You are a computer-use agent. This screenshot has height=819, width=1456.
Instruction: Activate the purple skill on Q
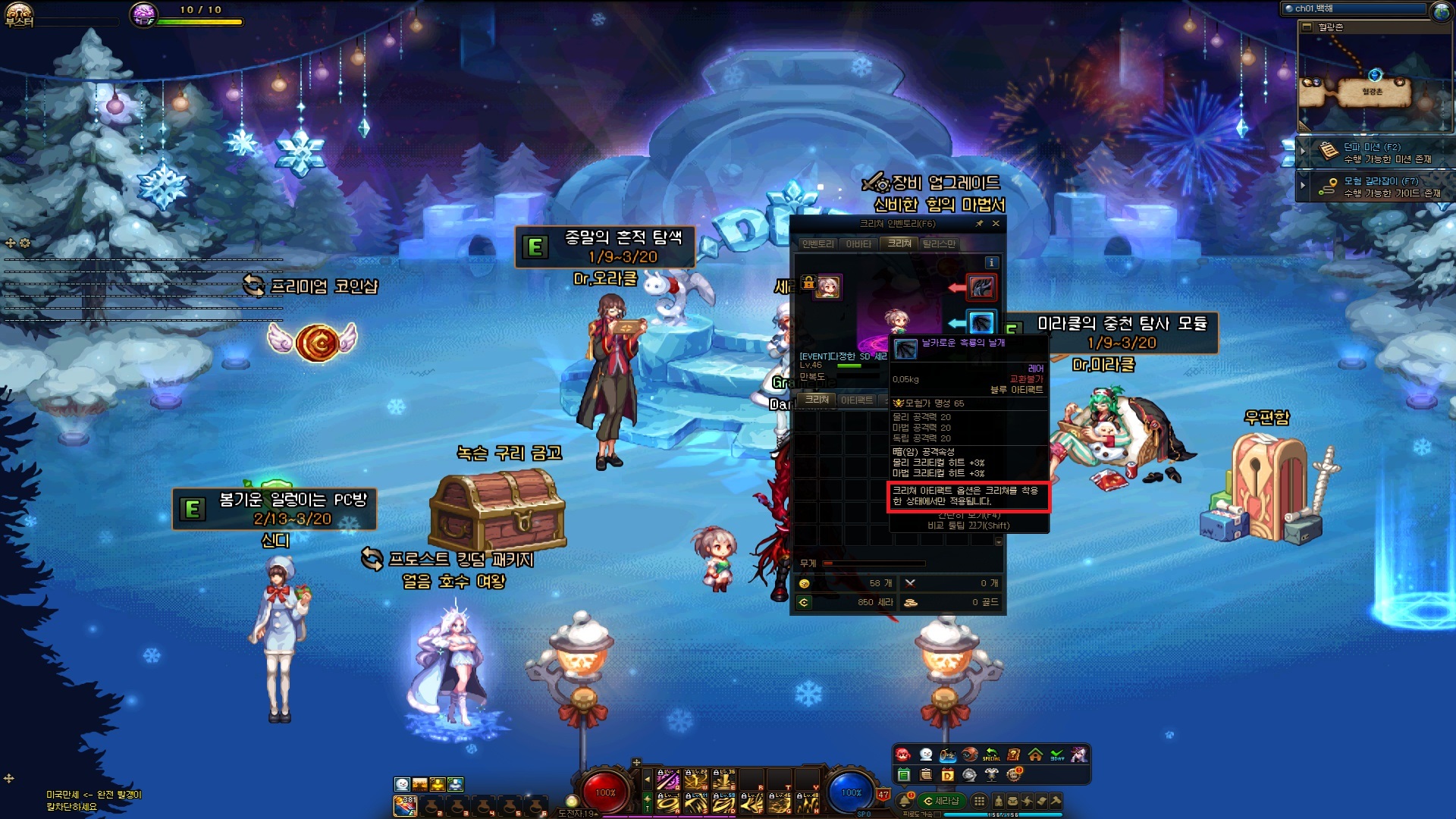point(667,780)
